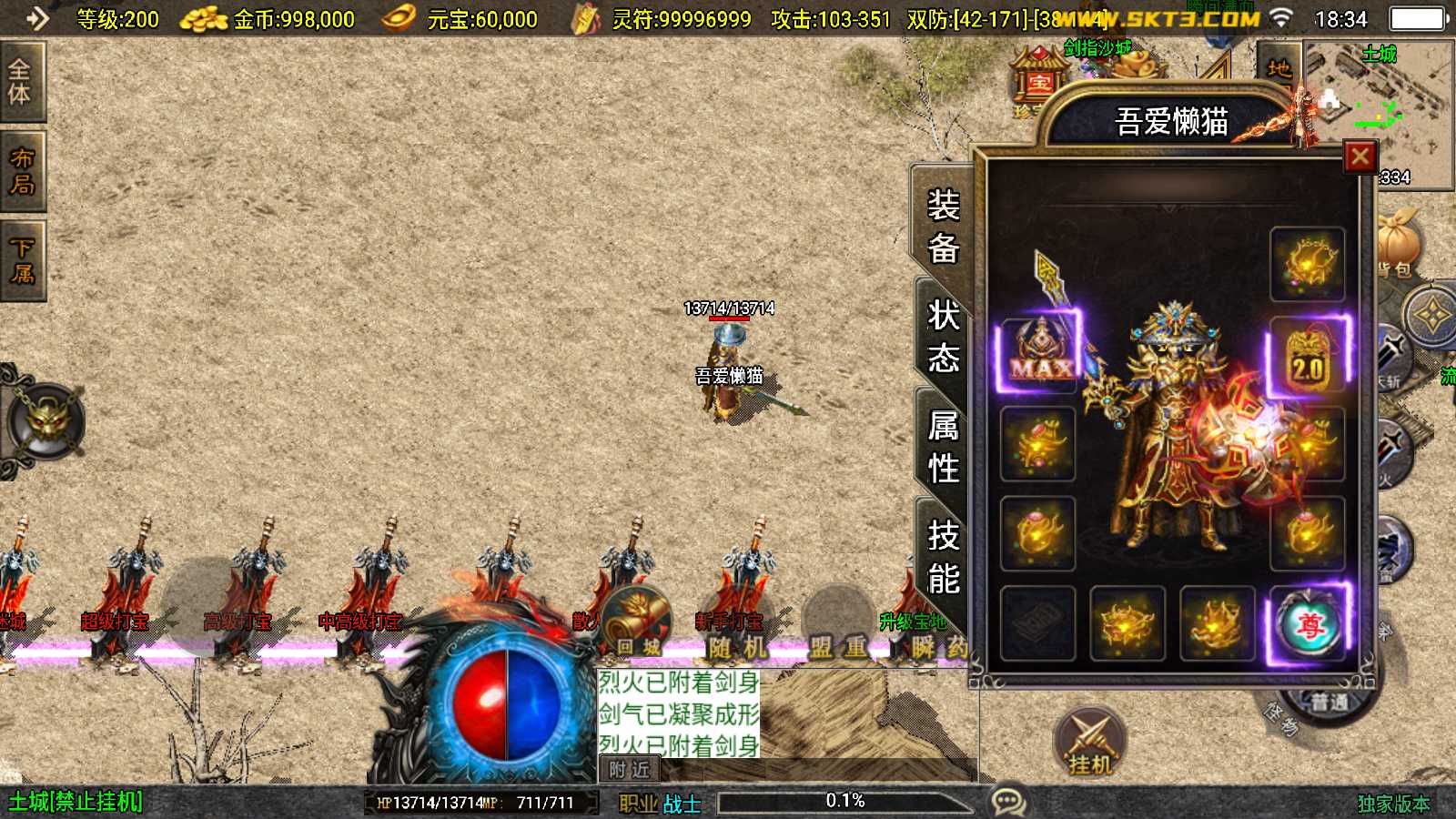Image resolution: width=1456 pixels, height=819 pixels.
Task: Show the 属性 tab
Action: pos(943,447)
